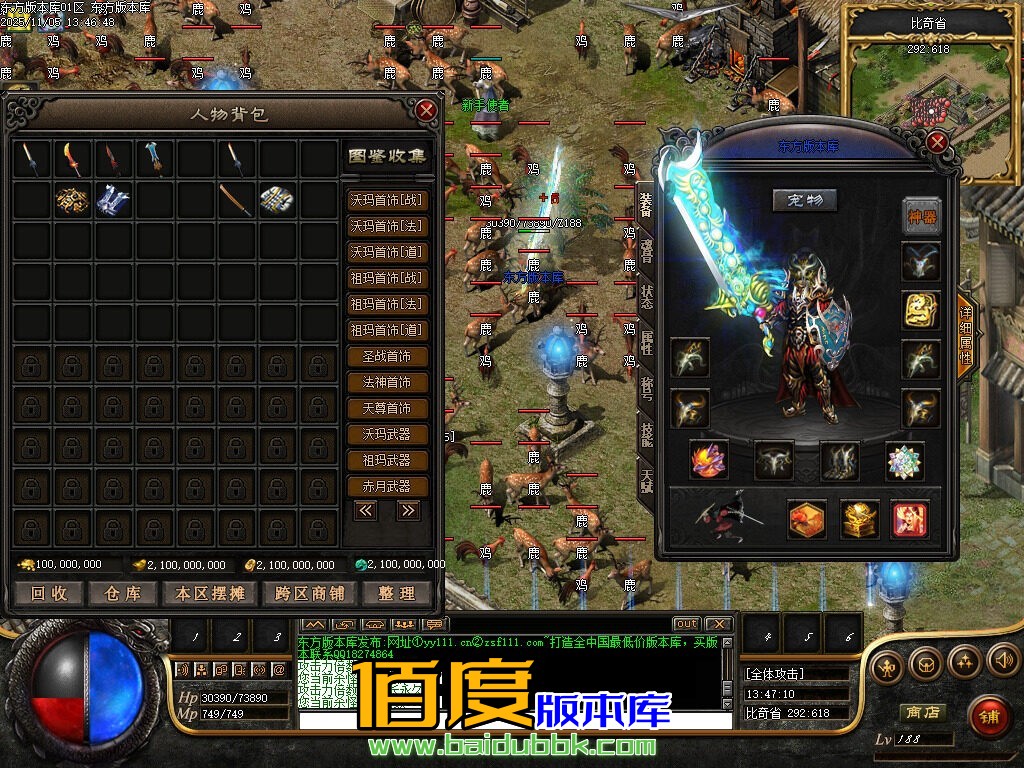Click the 回收 recycle button
Screen dimensions: 1024x768
click(x=49, y=593)
